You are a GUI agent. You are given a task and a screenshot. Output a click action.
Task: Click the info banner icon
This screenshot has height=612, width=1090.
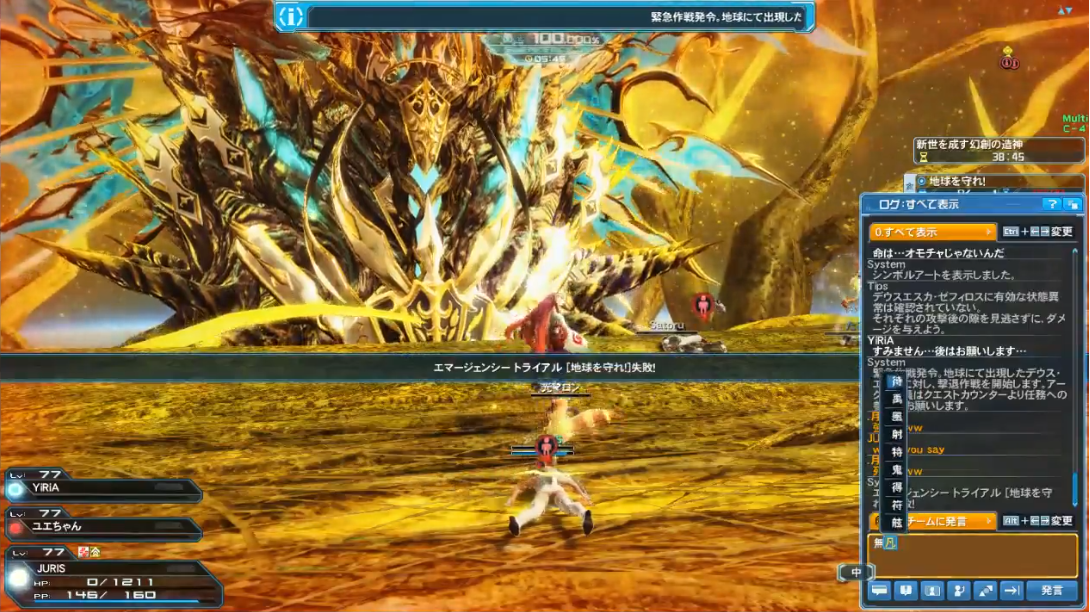tap(290, 16)
